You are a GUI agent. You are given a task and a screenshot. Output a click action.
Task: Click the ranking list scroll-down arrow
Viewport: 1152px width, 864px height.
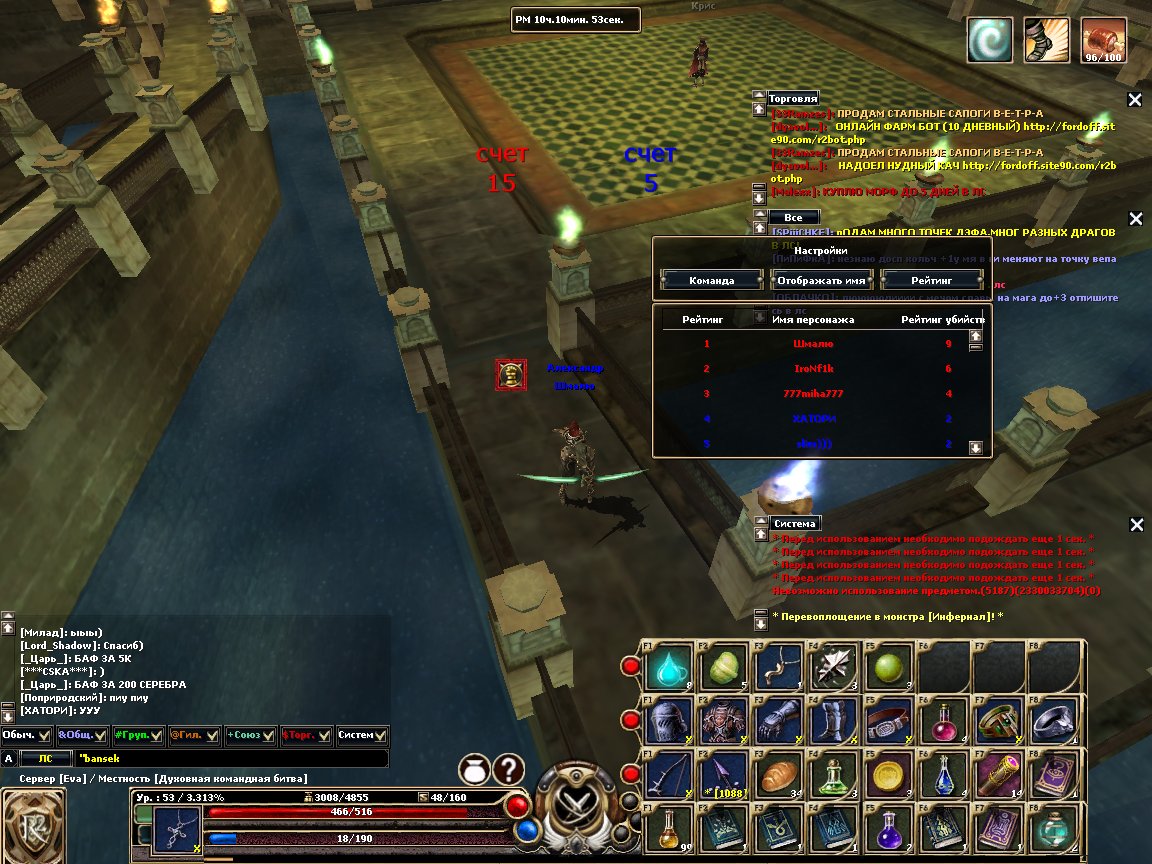[x=976, y=447]
